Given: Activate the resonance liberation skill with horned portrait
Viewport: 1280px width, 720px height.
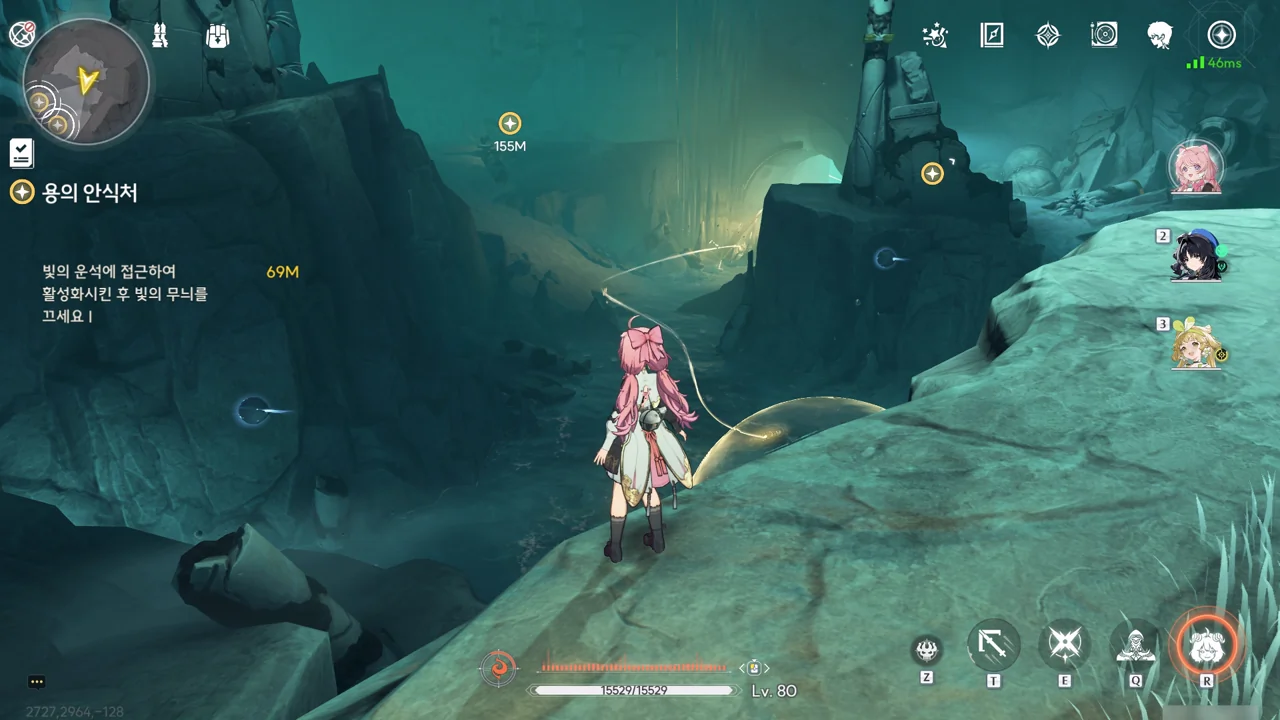Looking at the screenshot, I should (x=1206, y=645).
